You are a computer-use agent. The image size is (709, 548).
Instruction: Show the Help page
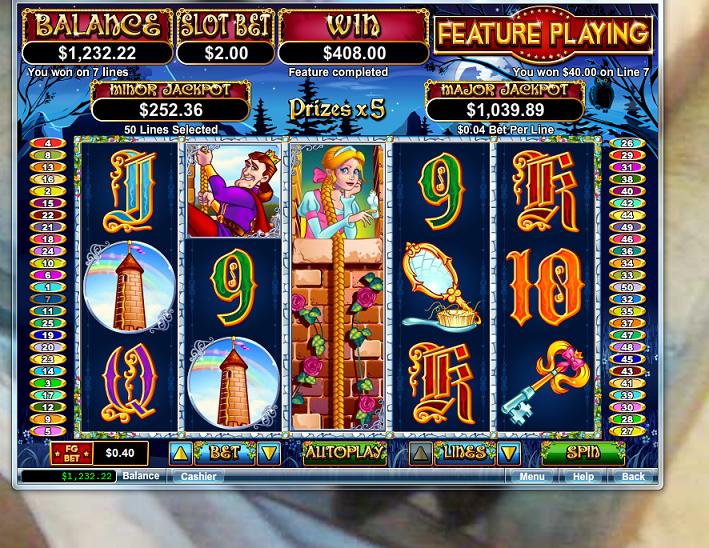pos(583,477)
